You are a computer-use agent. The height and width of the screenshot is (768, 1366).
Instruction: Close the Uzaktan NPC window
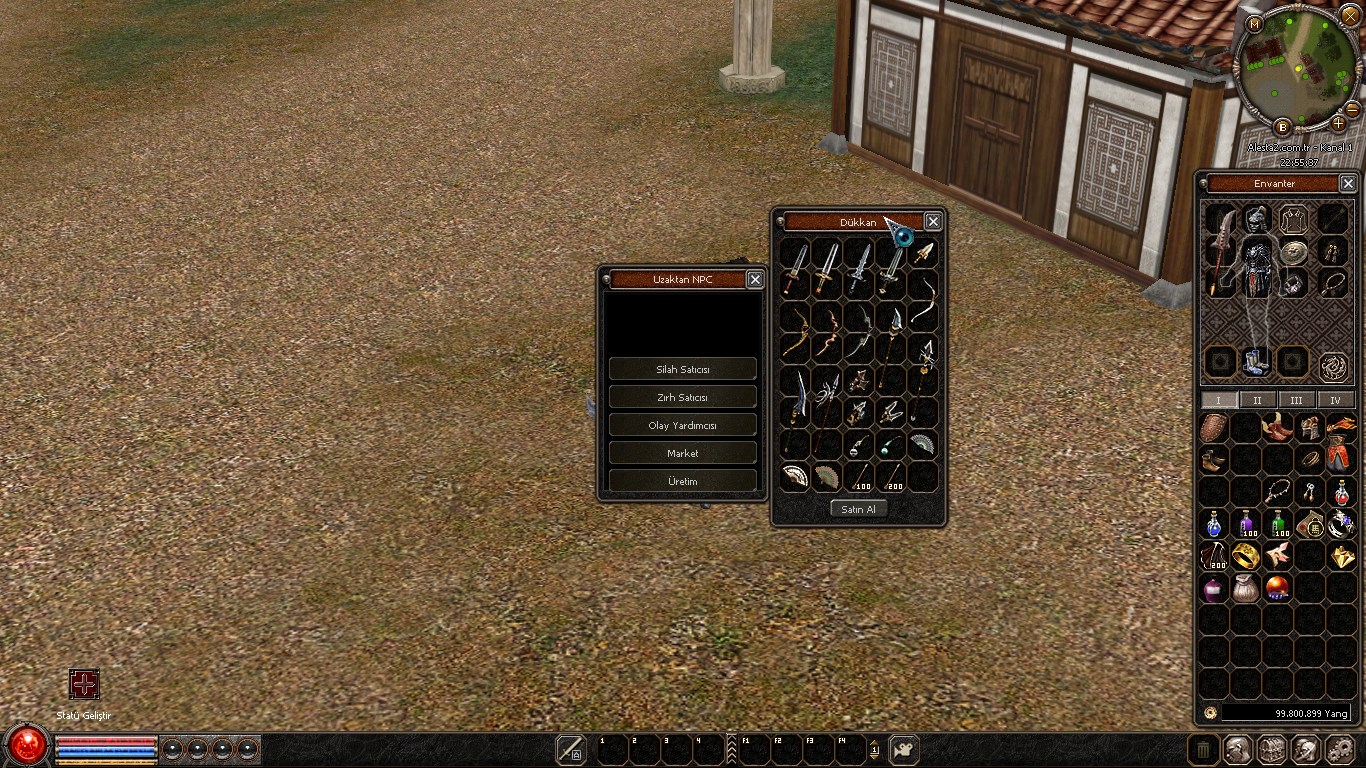click(x=755, y=280)
